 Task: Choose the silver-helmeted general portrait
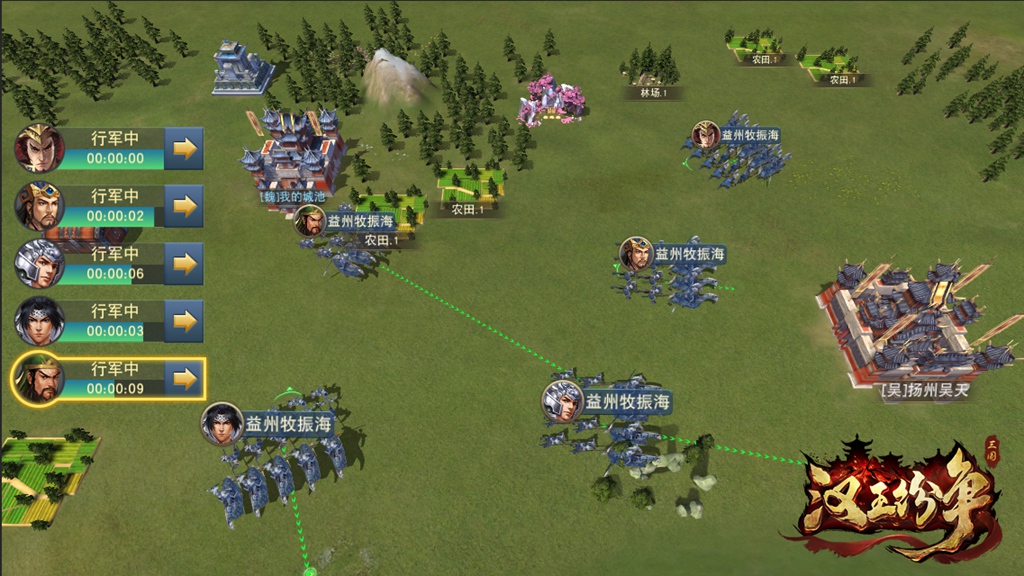(39, 264)
